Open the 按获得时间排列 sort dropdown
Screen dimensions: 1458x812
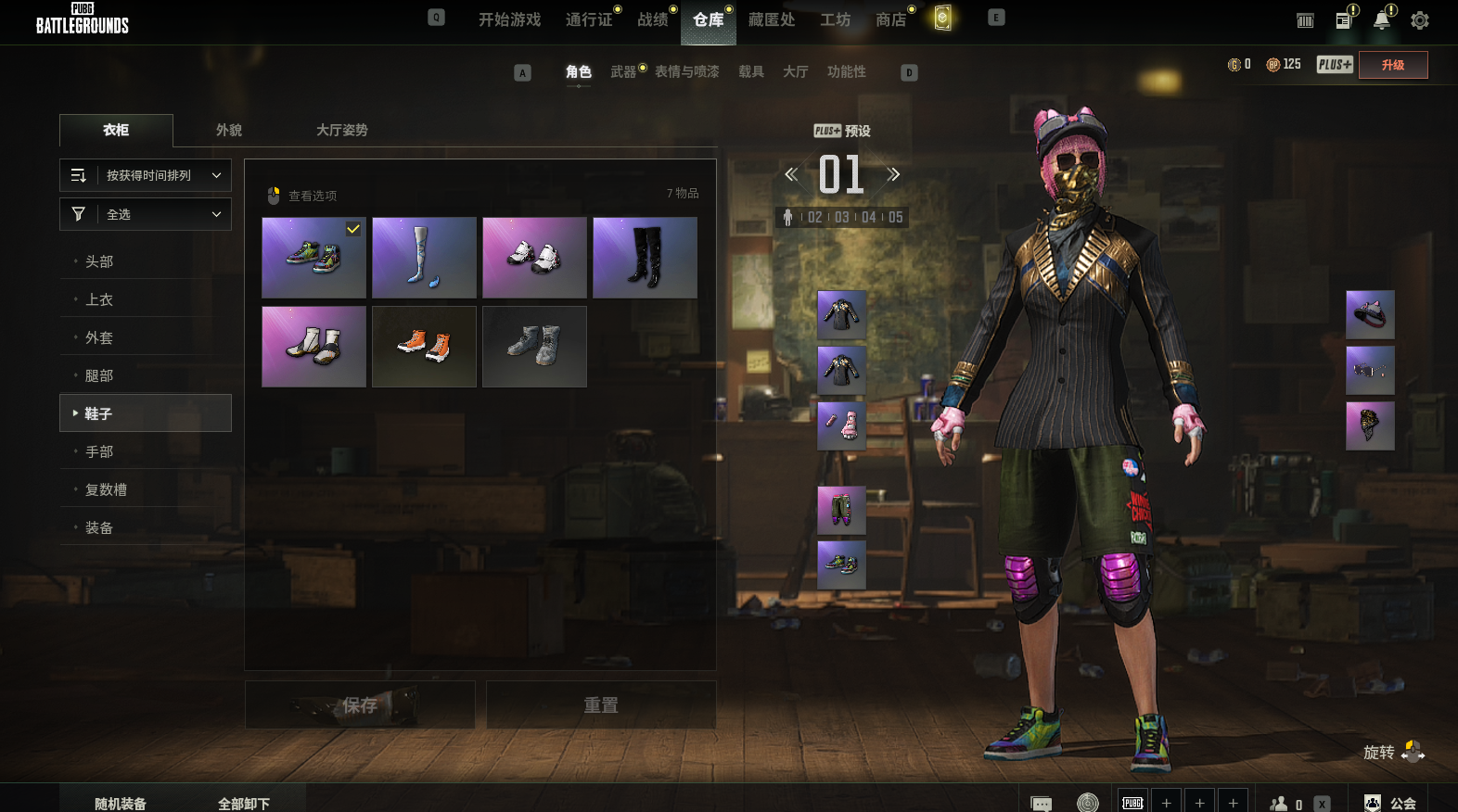tap(146, 175)
